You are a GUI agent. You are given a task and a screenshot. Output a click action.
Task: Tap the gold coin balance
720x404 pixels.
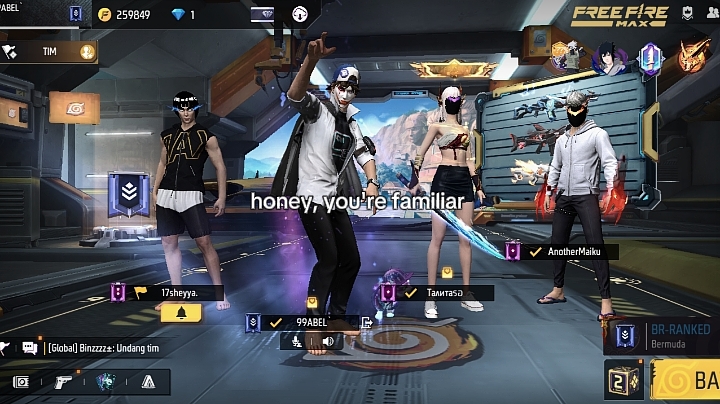coord(124,14)
